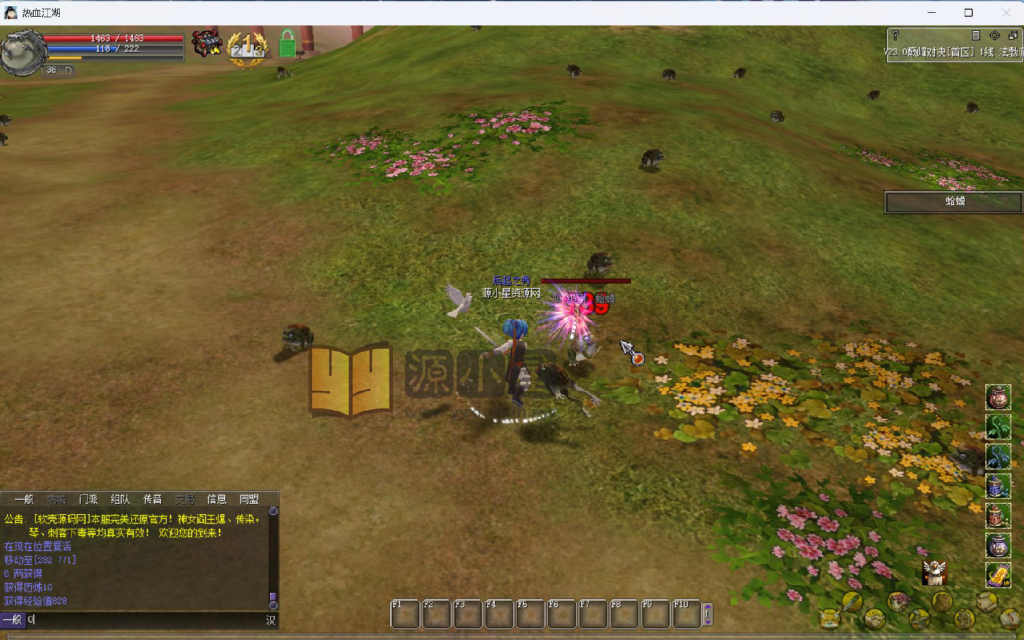Use the blue herb item slot
This screenshot has height=640, width=1024.
click(x=998, y=457)
